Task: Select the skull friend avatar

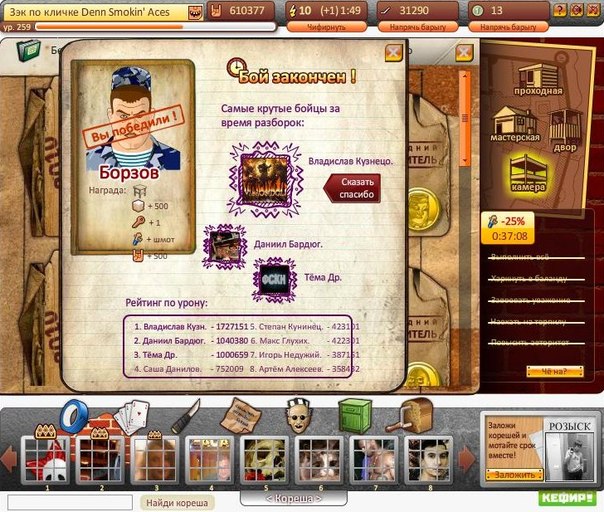Action: (x=264, y=460)
